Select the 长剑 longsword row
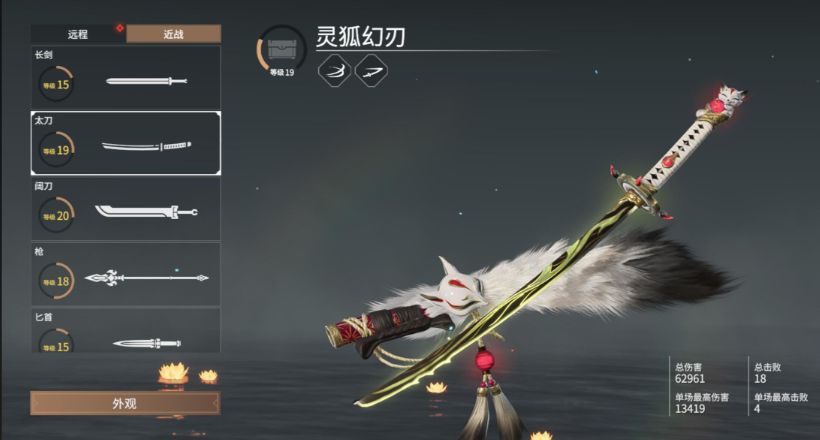The height and width of the screenshot is (440, 820). 126,80
